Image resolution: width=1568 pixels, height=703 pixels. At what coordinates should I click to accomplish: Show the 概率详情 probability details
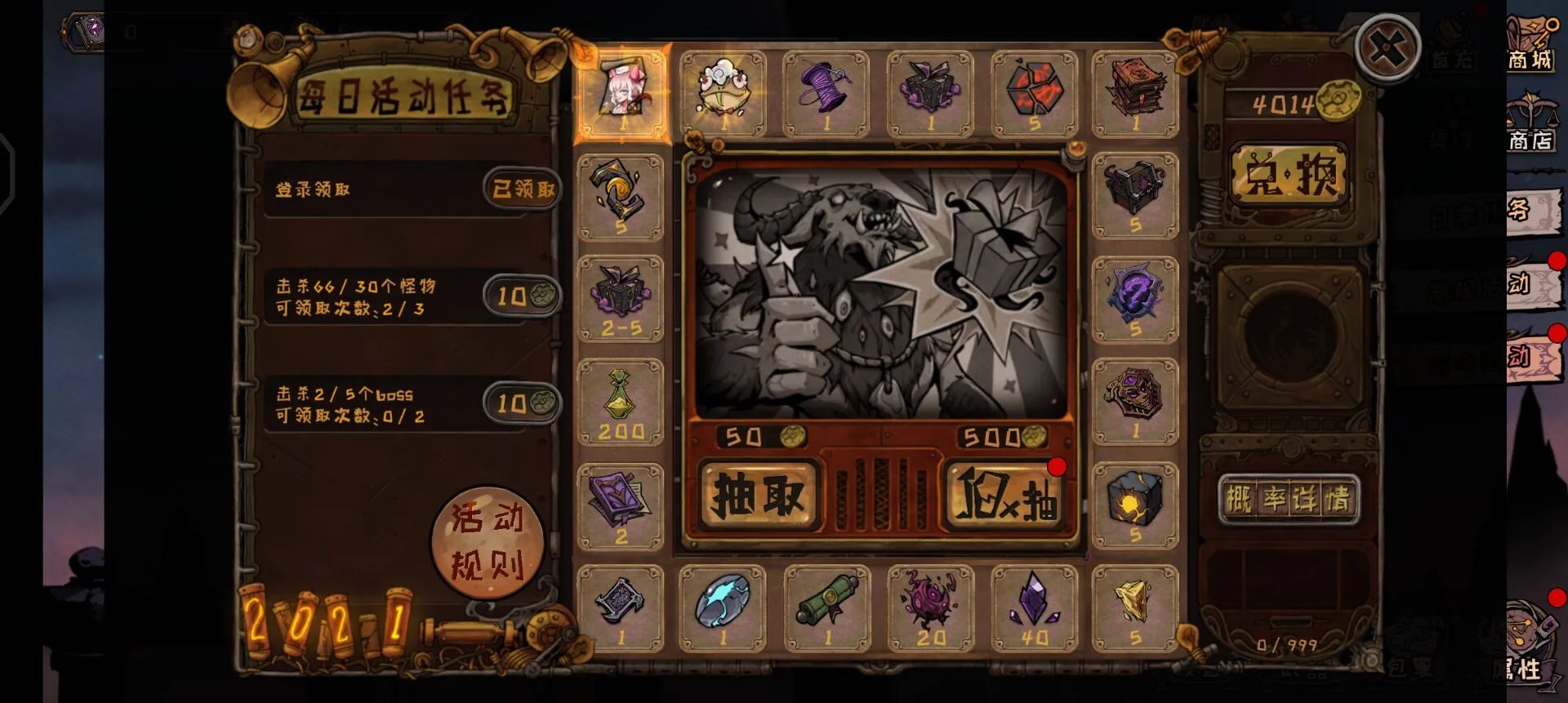coord(1288,498)
